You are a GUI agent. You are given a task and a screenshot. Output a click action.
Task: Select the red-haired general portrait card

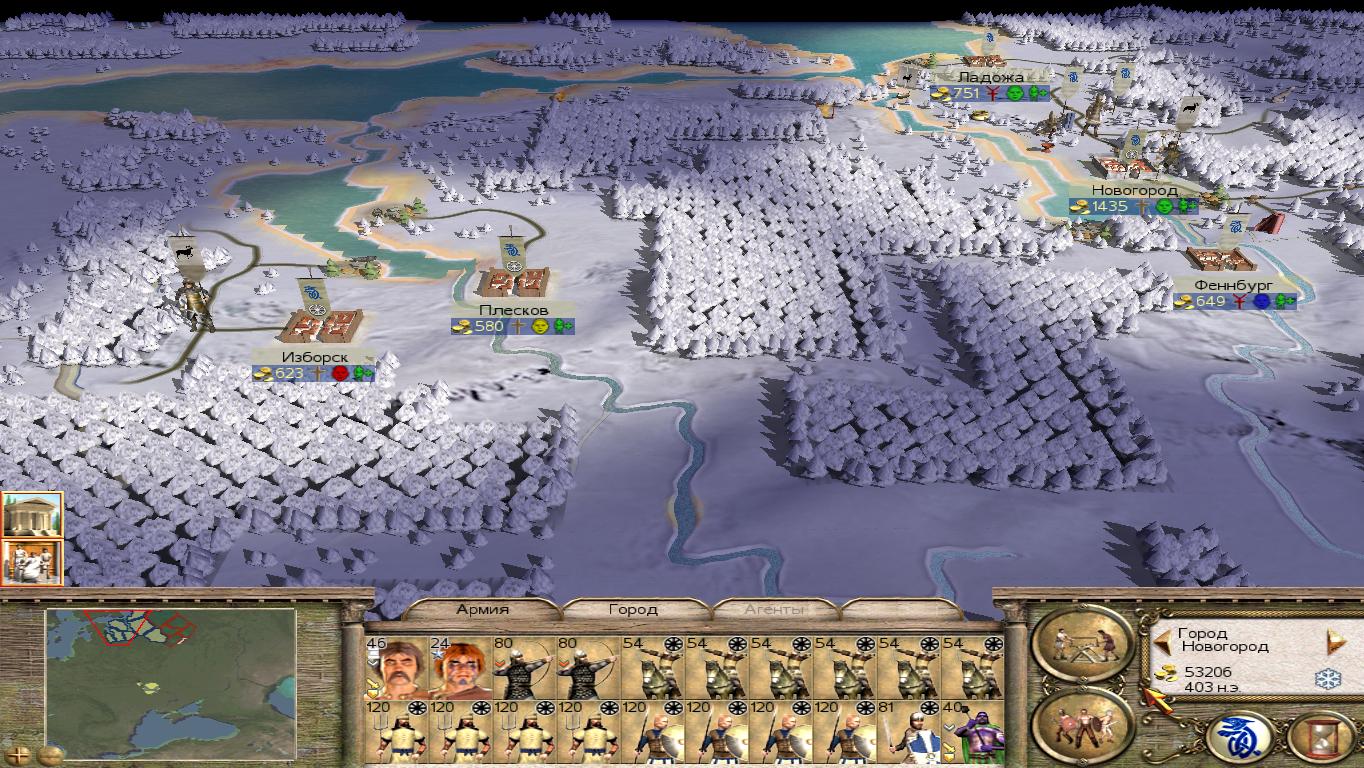[460, 668]
